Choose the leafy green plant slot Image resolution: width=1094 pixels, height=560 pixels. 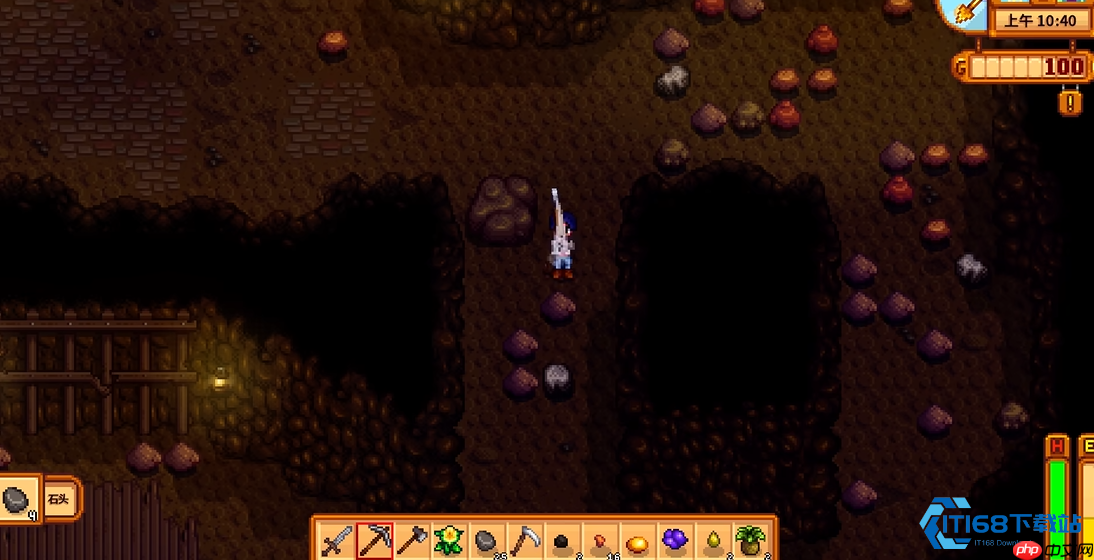(750, 541)
